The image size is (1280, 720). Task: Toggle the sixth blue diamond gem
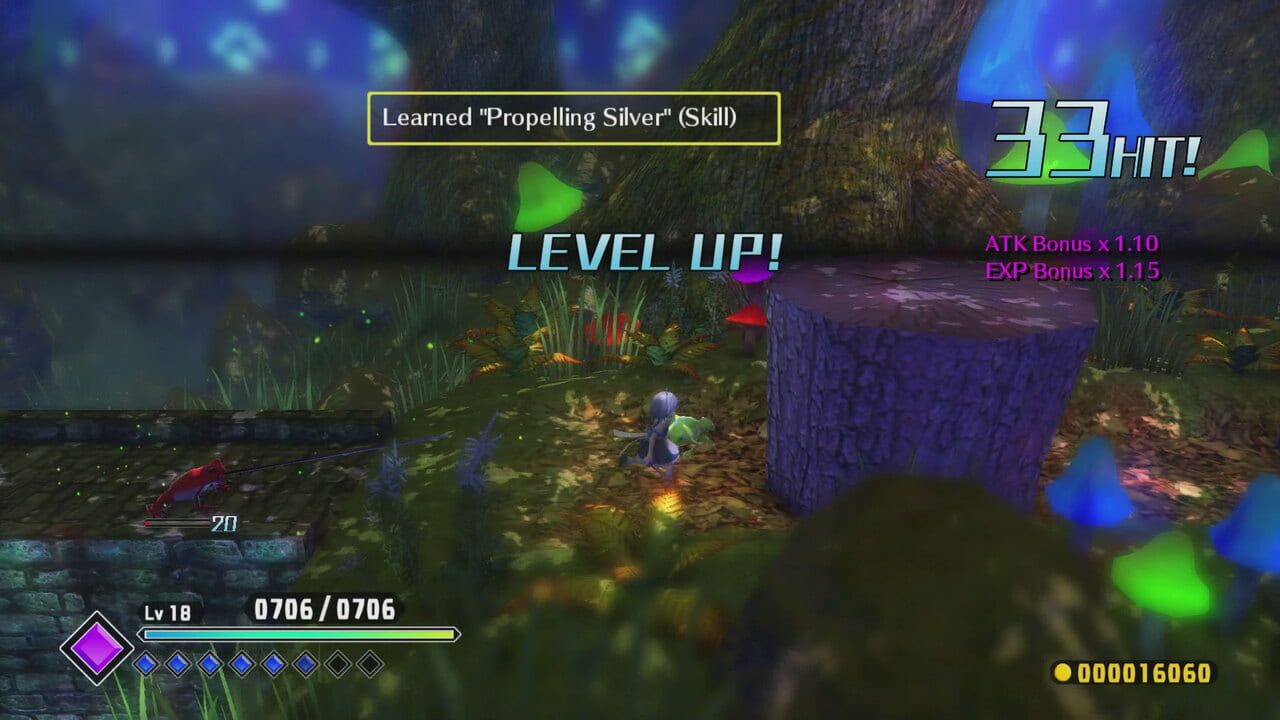click(x=304, y=662)
